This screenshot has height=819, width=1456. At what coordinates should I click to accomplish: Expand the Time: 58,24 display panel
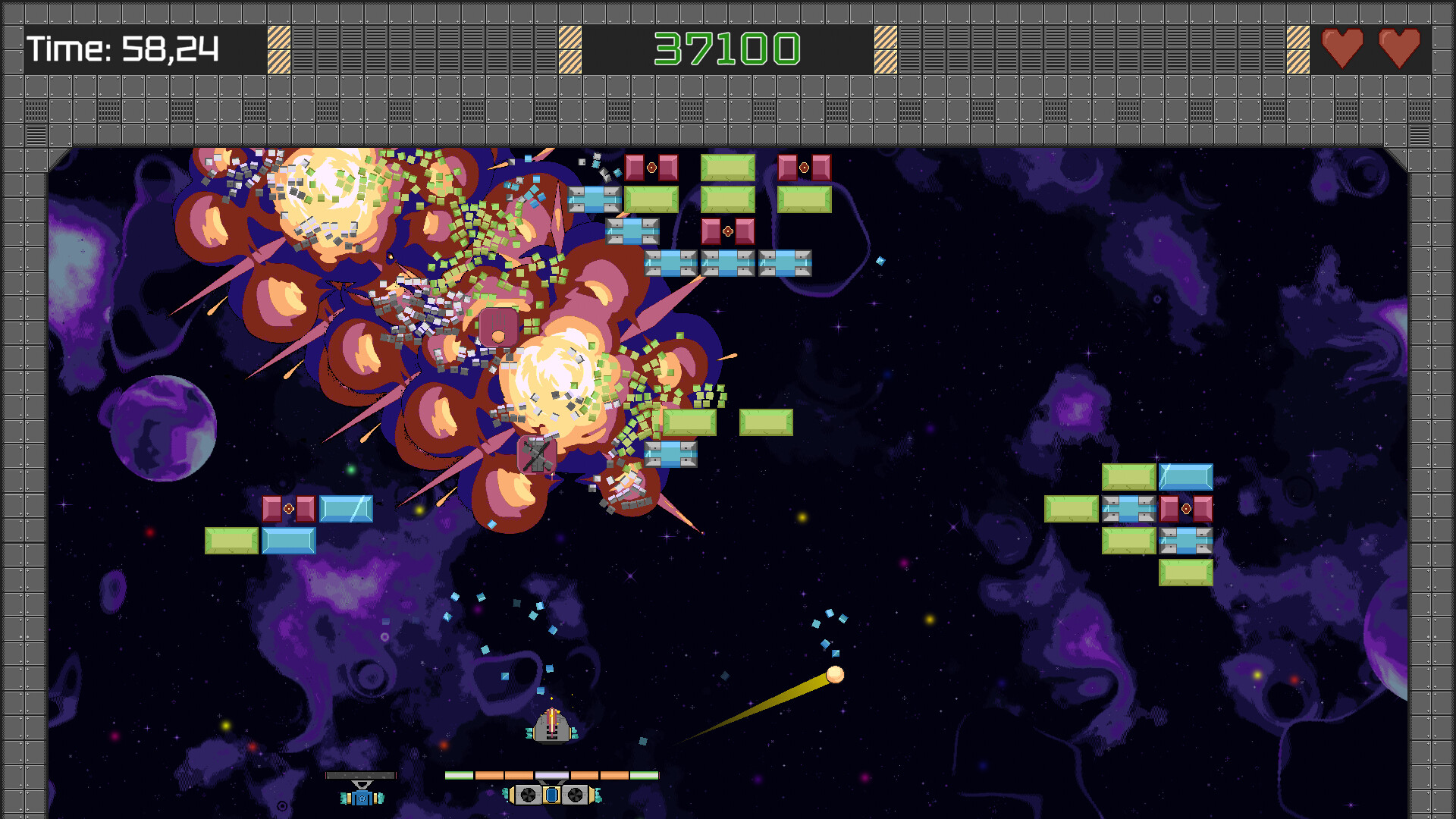tap(121, 49)
